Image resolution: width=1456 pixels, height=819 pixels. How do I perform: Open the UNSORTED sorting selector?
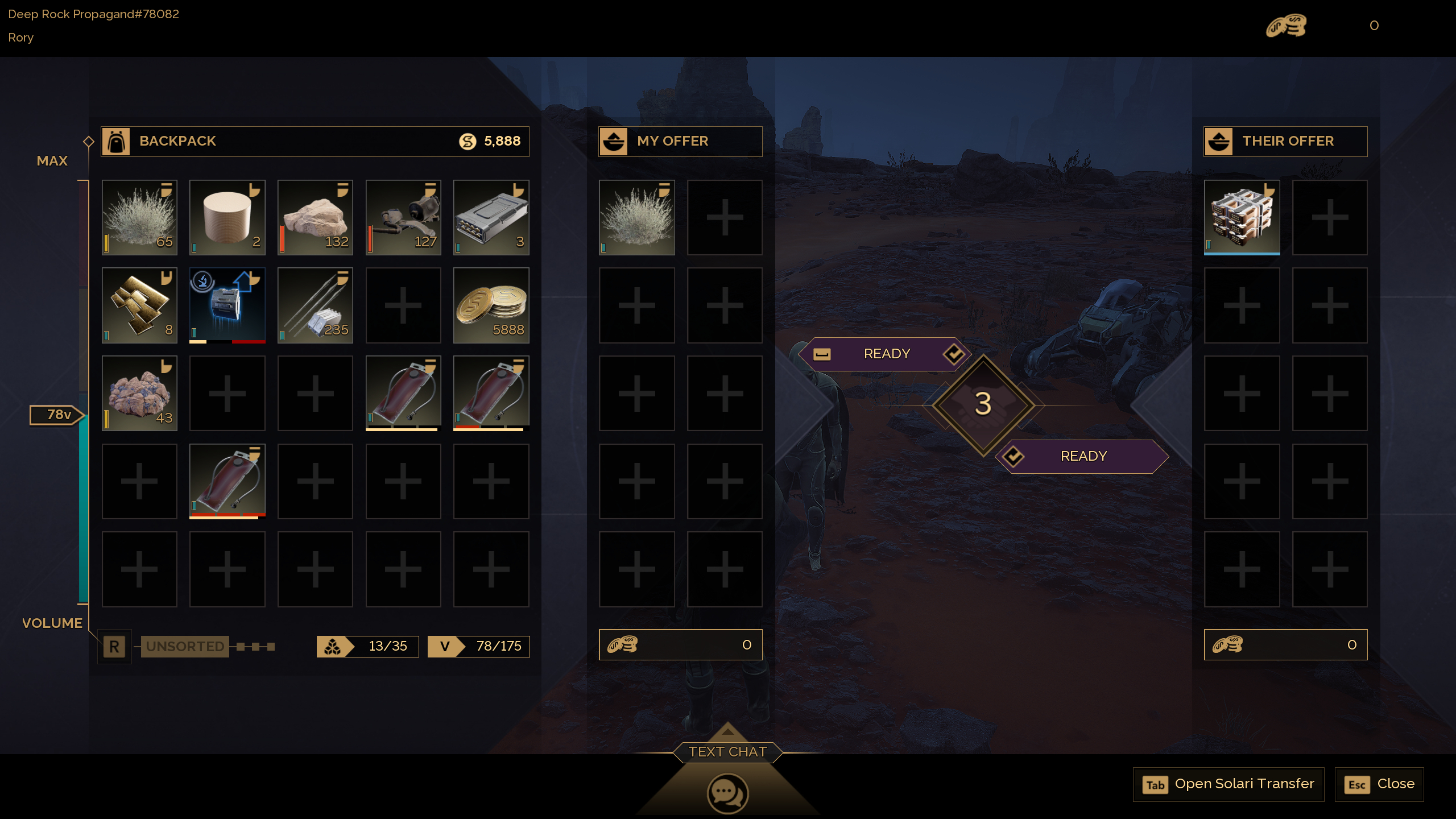(x=185, y=646)
